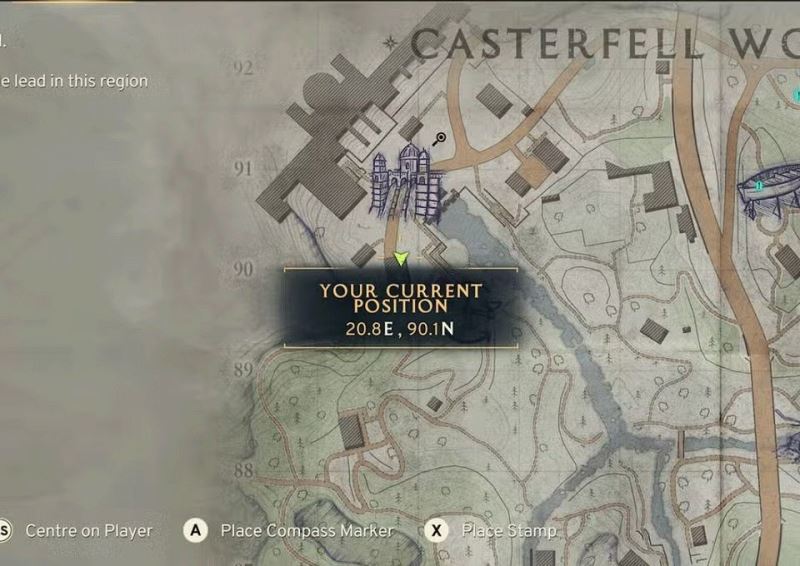Select the Place Compass Marker option

click(x=306, y=530)
